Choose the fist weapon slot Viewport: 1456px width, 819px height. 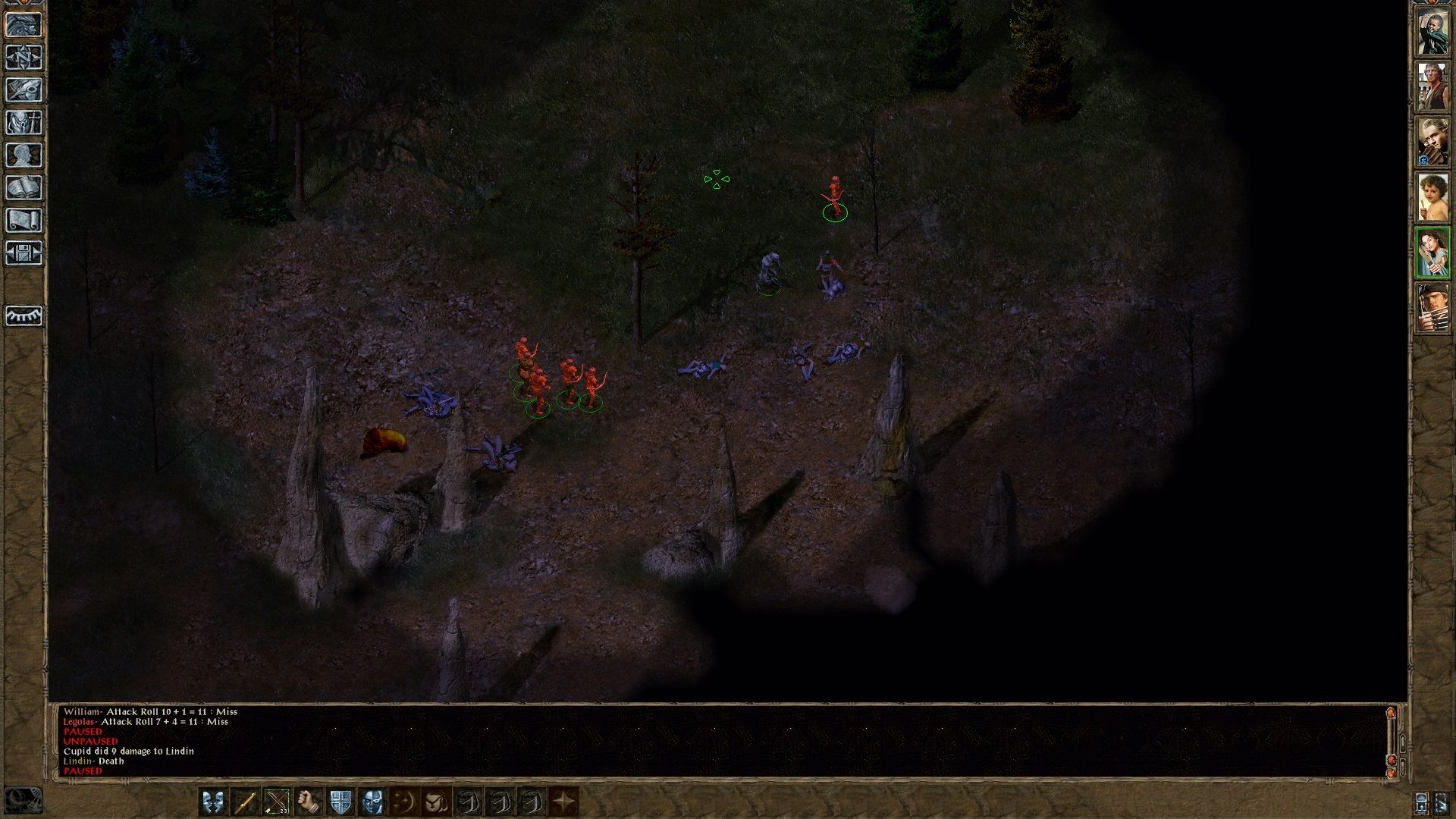[309, 802]
